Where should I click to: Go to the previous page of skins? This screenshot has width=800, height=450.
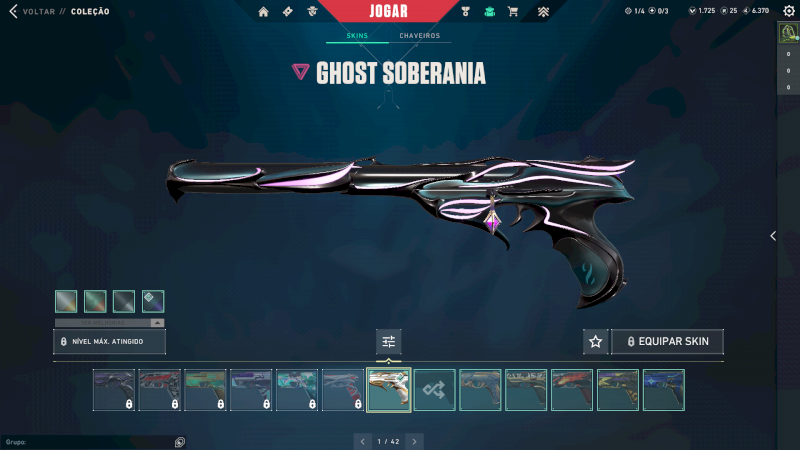(362, 441)
